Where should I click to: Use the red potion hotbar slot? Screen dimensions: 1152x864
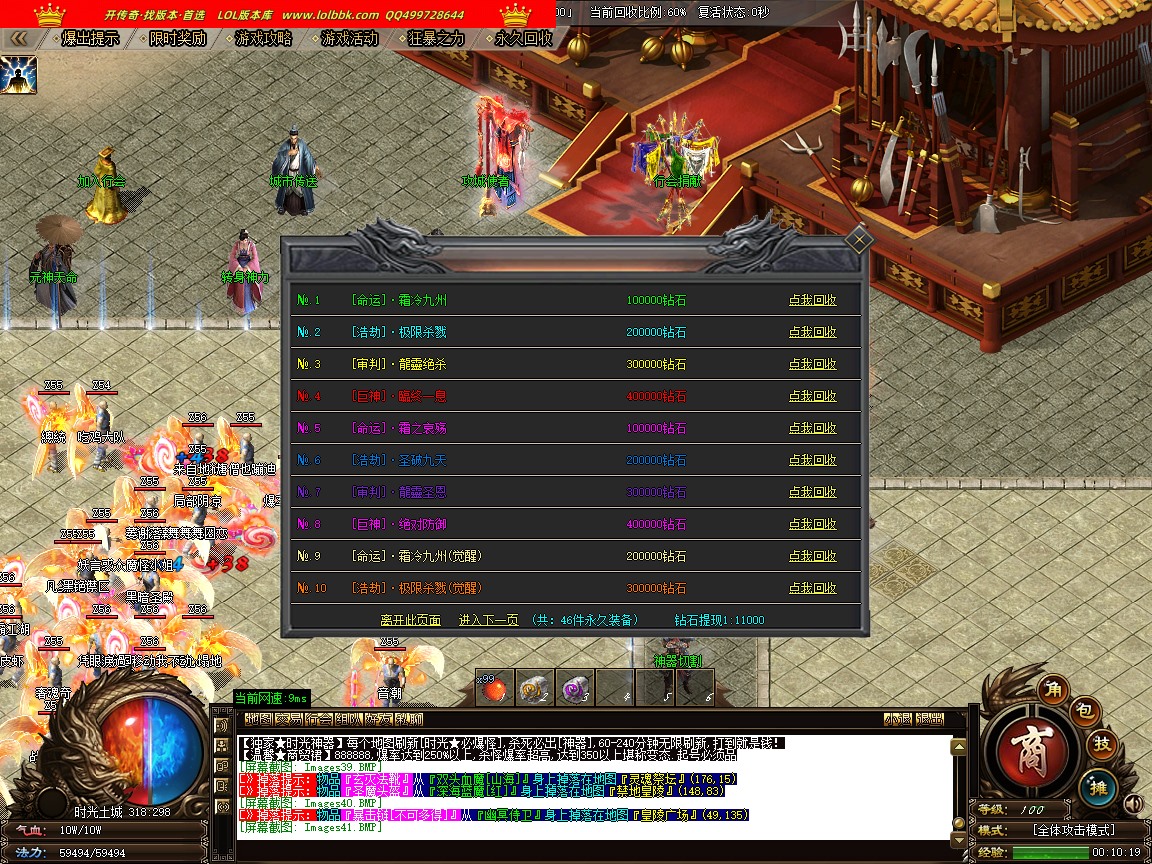pyautogui.click(x=494, y=688)
